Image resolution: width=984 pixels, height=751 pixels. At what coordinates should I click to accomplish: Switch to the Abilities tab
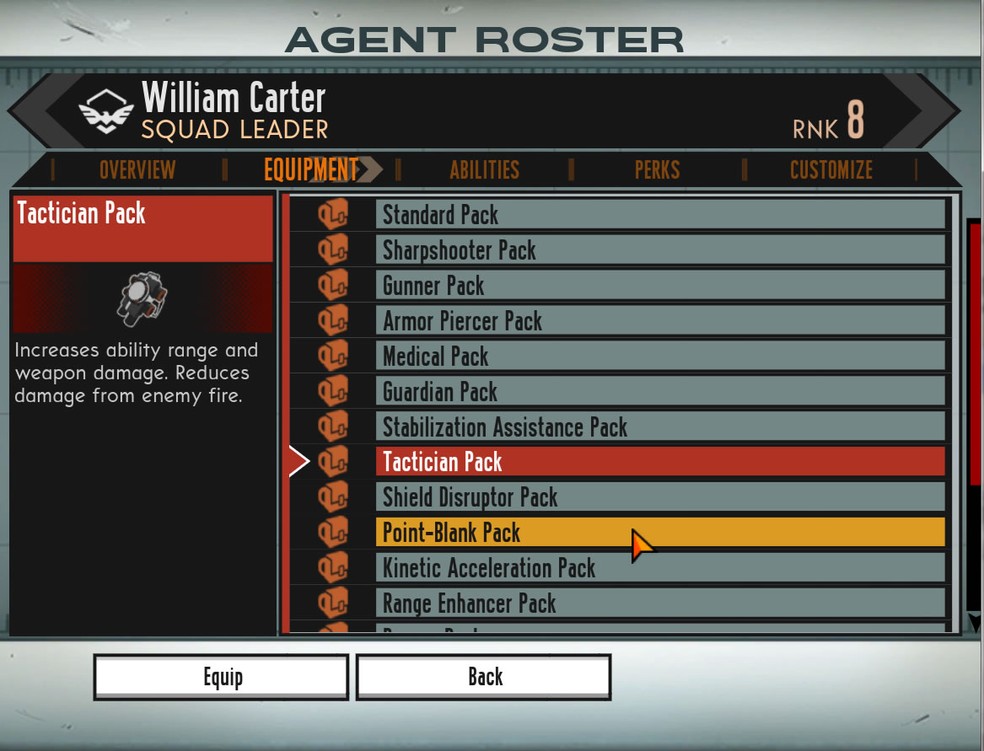tap(484, 170)
